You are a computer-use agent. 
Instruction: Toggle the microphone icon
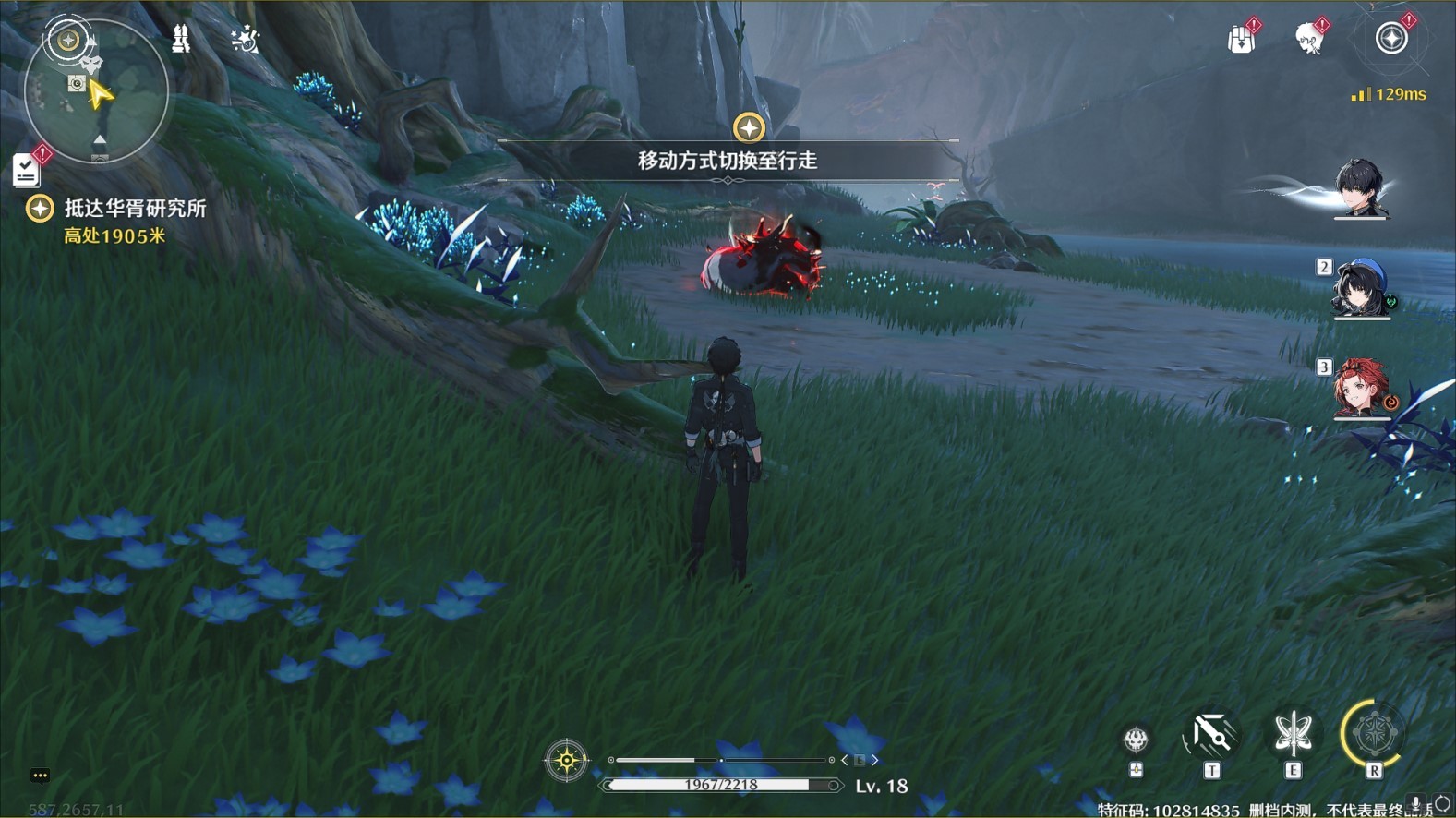(1415, 805)
